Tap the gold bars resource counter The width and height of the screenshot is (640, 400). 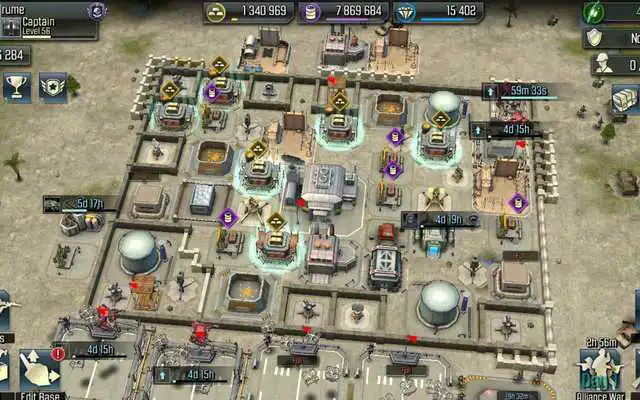250,11
